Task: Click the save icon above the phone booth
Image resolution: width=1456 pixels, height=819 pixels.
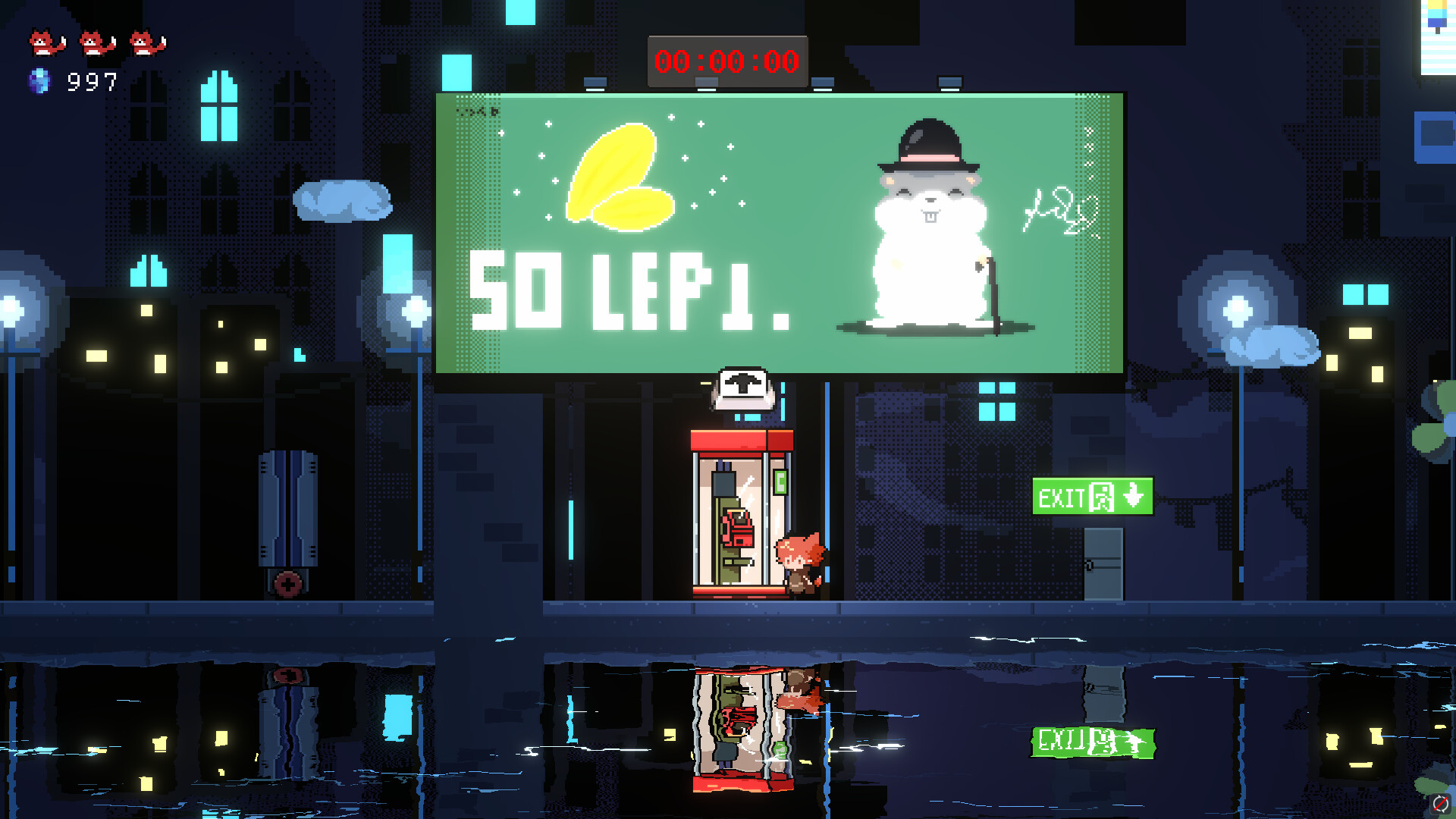Action: pyautogui.click(x=743, y=389)
